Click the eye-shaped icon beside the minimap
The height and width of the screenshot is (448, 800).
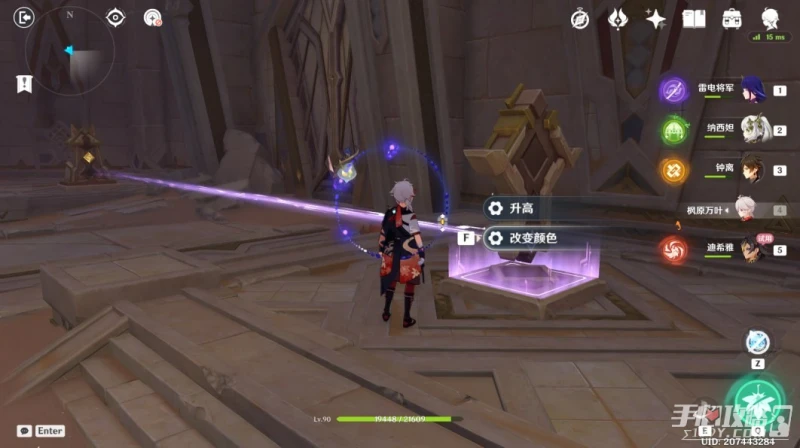[x=116, y=17]
